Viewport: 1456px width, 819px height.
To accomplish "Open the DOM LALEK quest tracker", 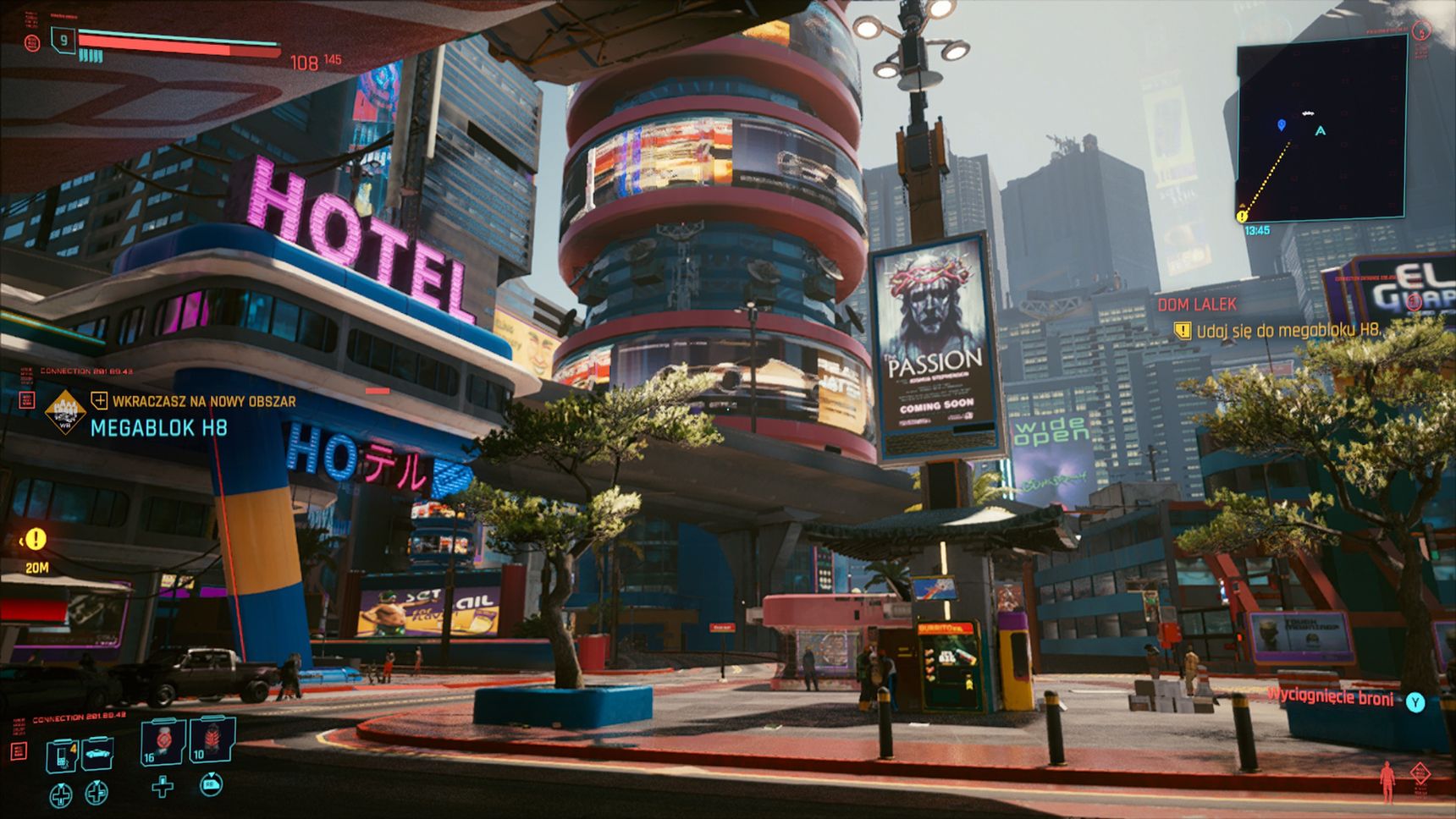I will click(x=1197, y=305).
